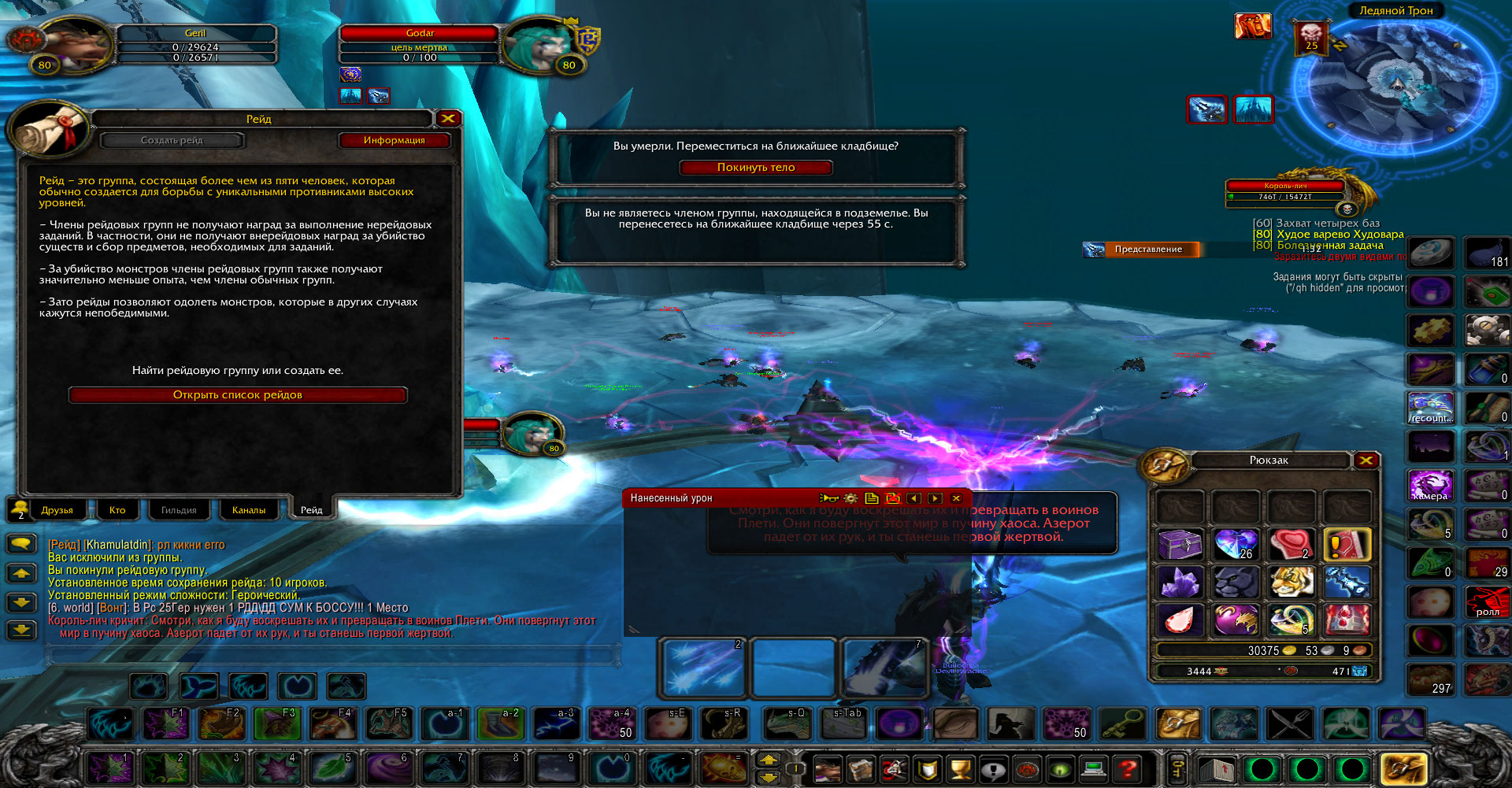Close the Рюкзак bag window

pyautogui.click(x=1366, y=461)
